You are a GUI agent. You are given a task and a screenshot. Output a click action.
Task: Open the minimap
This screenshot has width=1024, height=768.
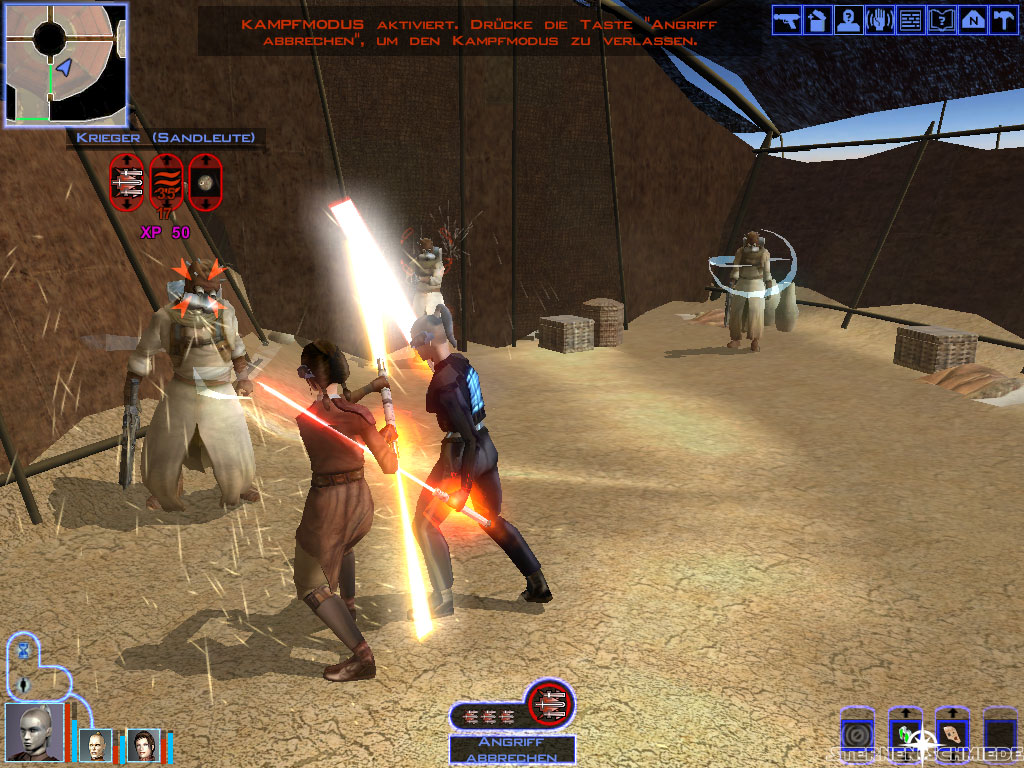click(66, 64)
